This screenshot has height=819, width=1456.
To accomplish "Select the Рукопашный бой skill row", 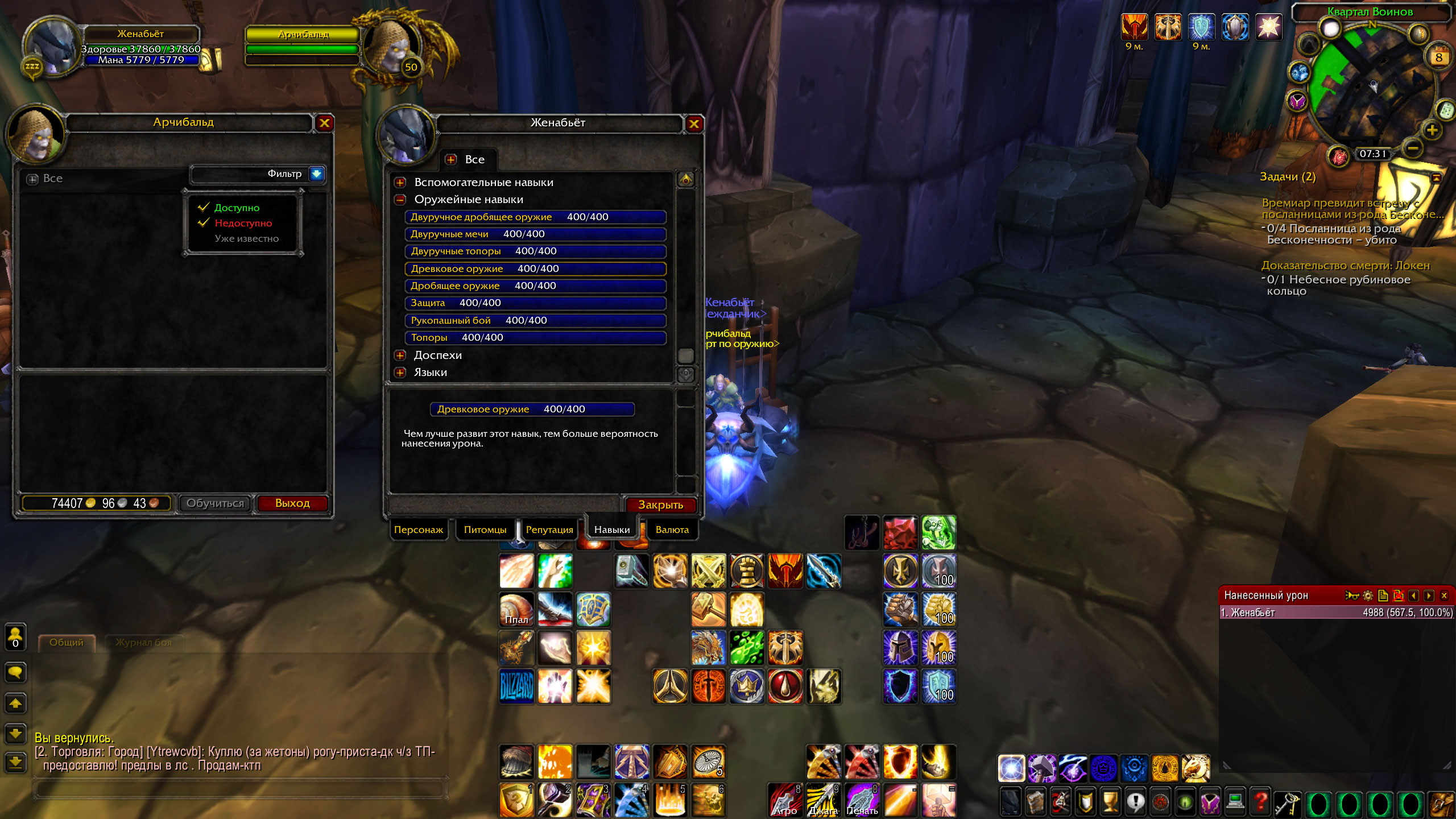I will [535, 321].
